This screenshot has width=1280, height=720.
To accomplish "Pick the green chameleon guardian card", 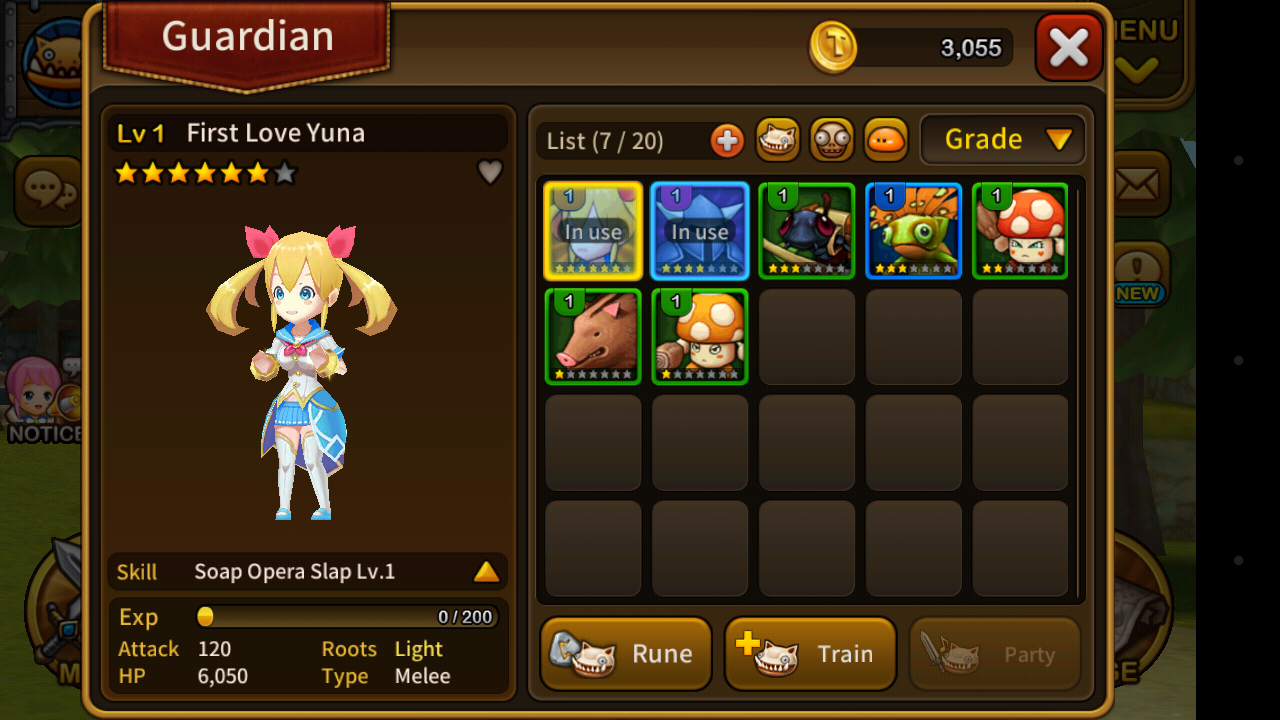I will tap(914, 231).
